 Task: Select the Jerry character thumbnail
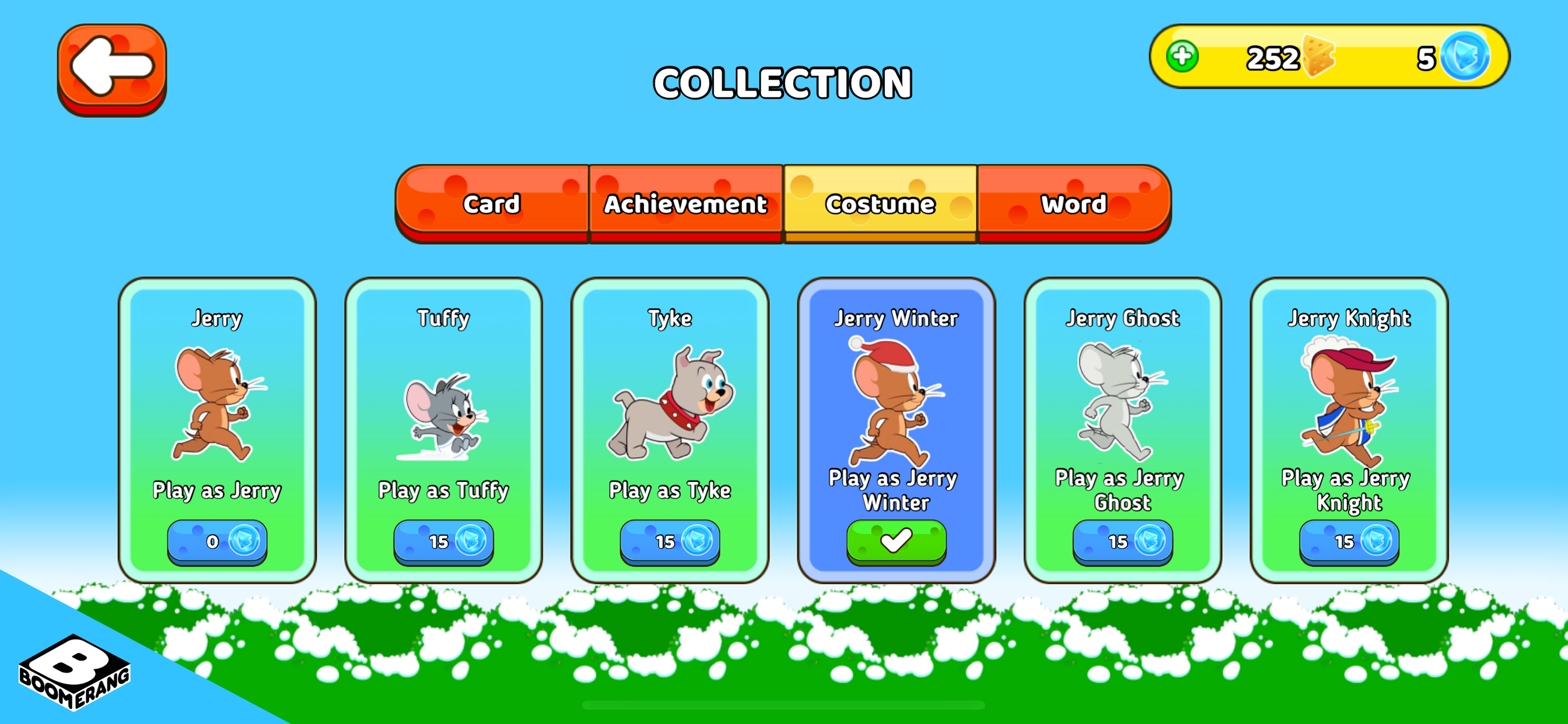point(216,405)
